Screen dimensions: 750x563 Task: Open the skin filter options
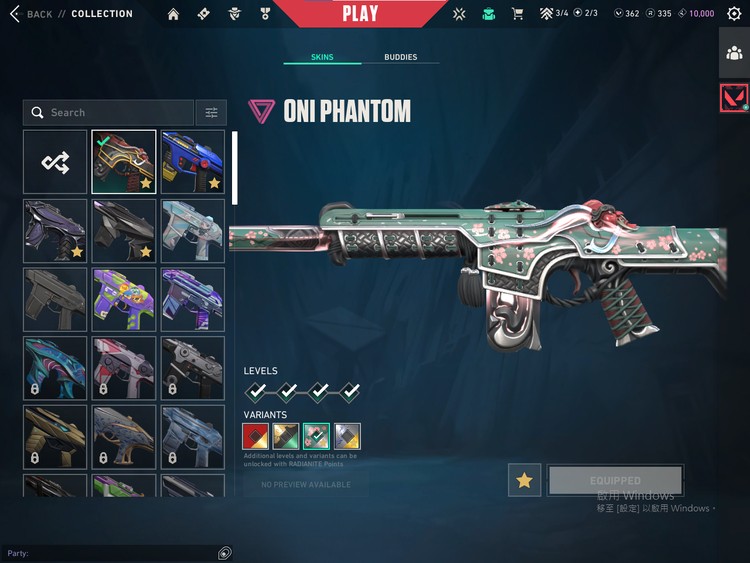211,113
